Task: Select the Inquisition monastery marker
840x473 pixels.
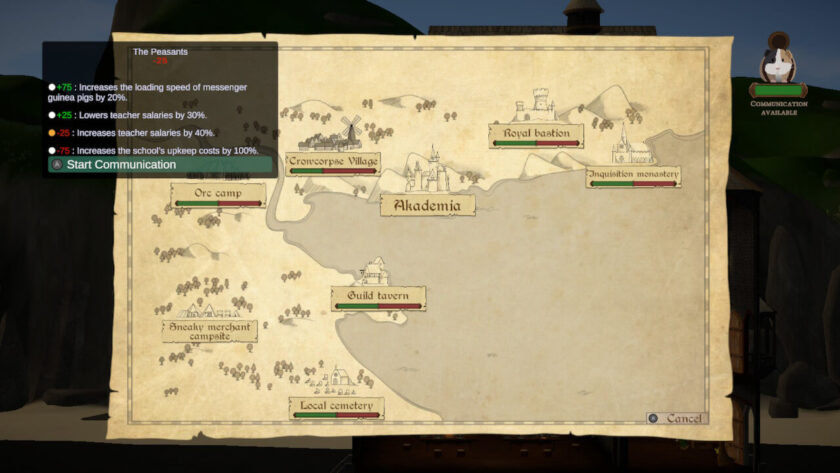Action: 633,175
